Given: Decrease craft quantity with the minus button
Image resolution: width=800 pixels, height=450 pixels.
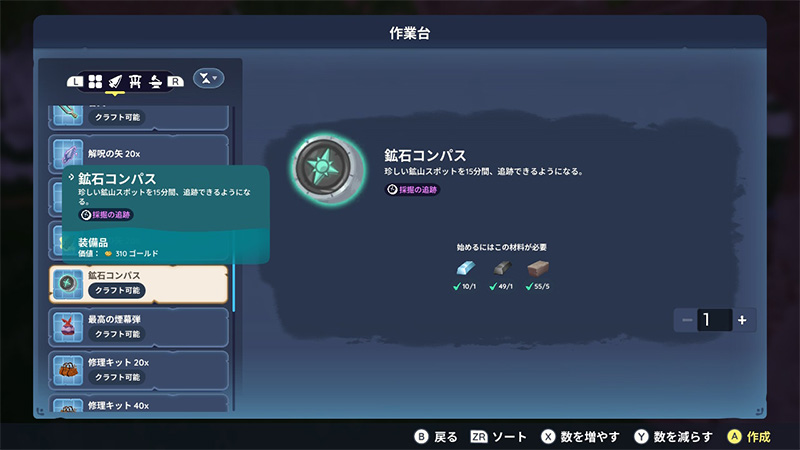Looking at the screenshot, I should pyautogui.click(x=687, y=320).
